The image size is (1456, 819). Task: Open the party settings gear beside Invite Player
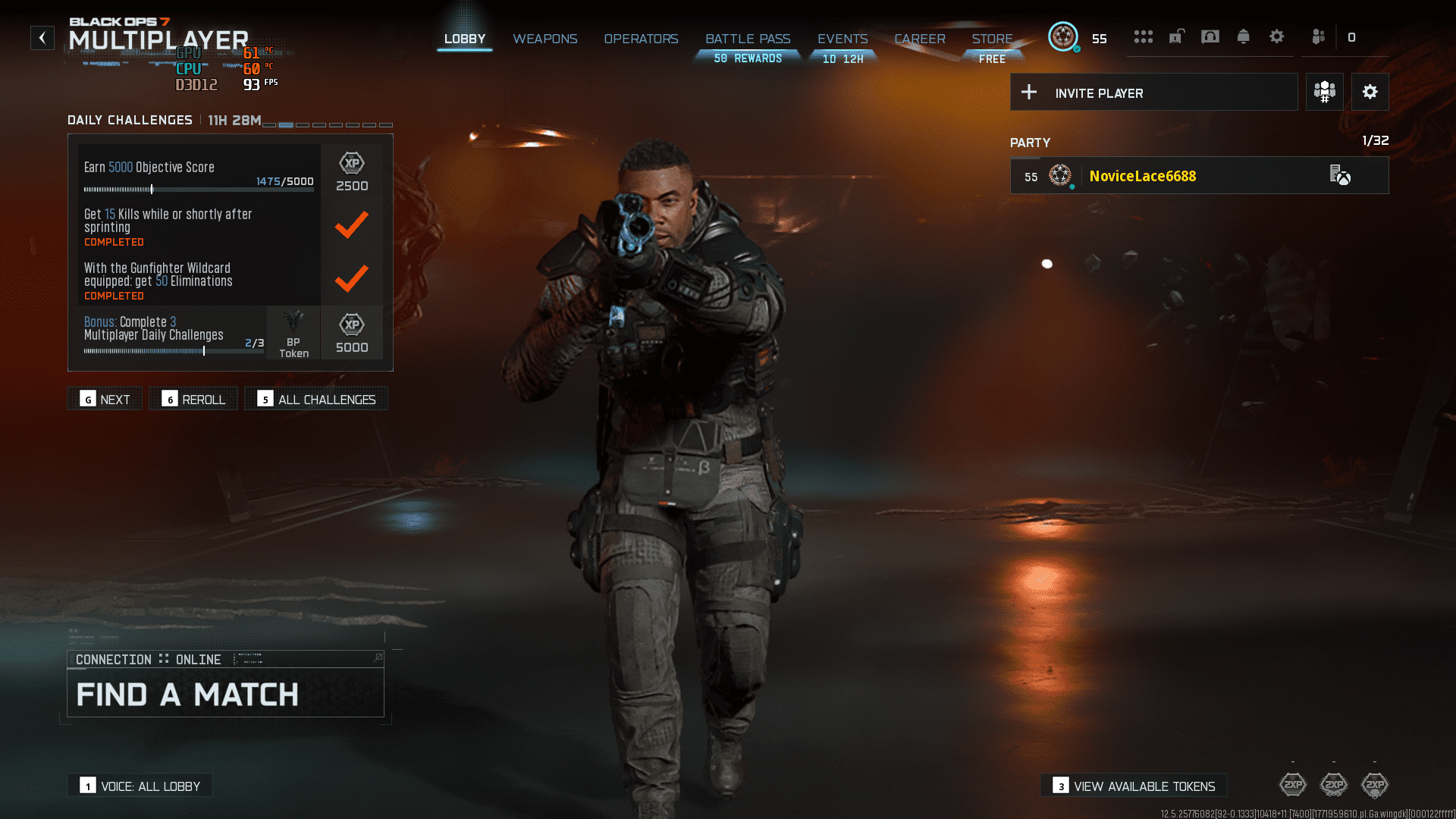1370,92
